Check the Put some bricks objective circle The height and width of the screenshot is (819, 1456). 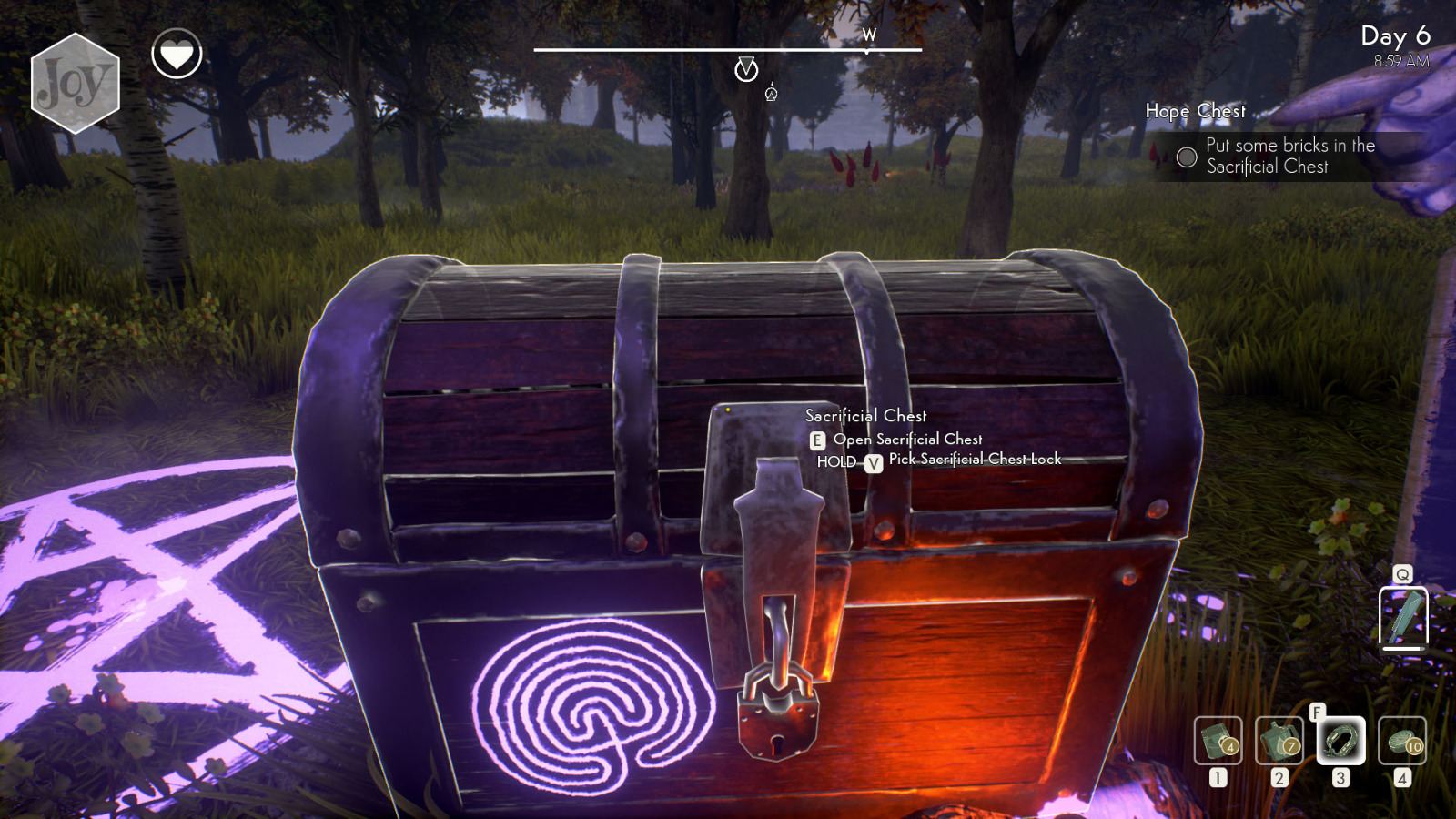(x=1186, y=157)
